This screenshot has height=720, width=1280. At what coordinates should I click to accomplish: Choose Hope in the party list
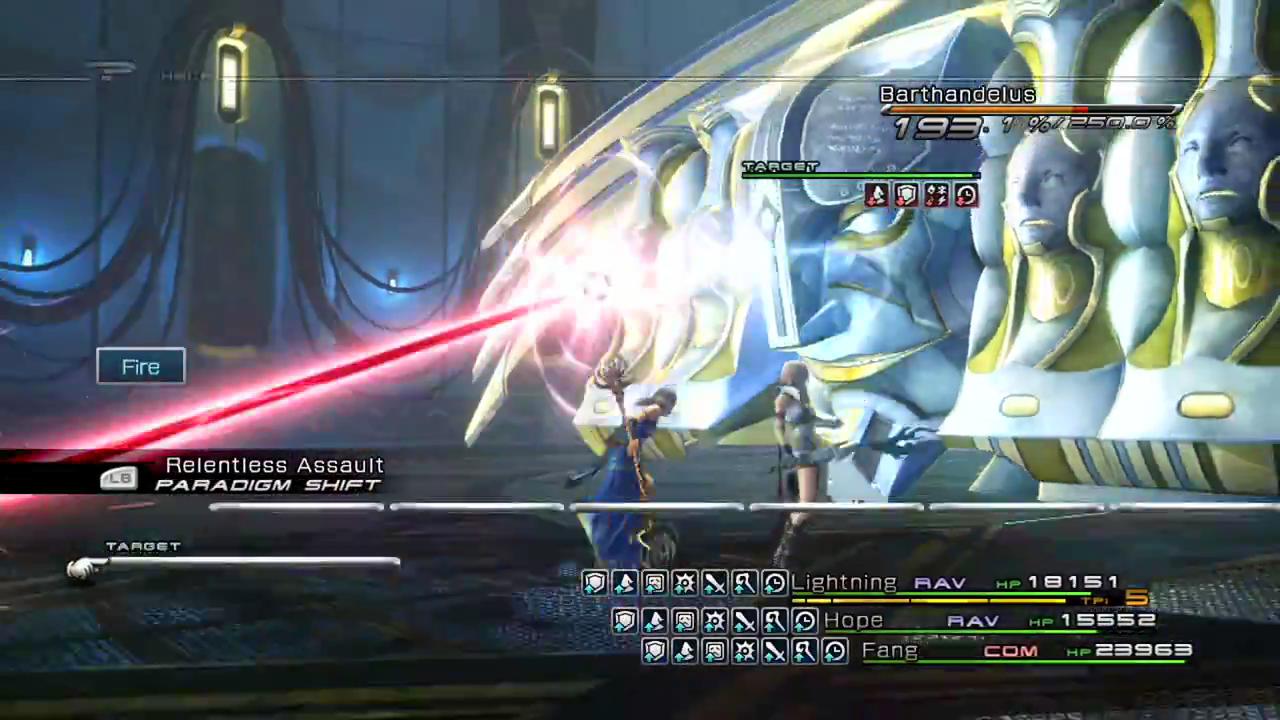[x=853, y=620]
